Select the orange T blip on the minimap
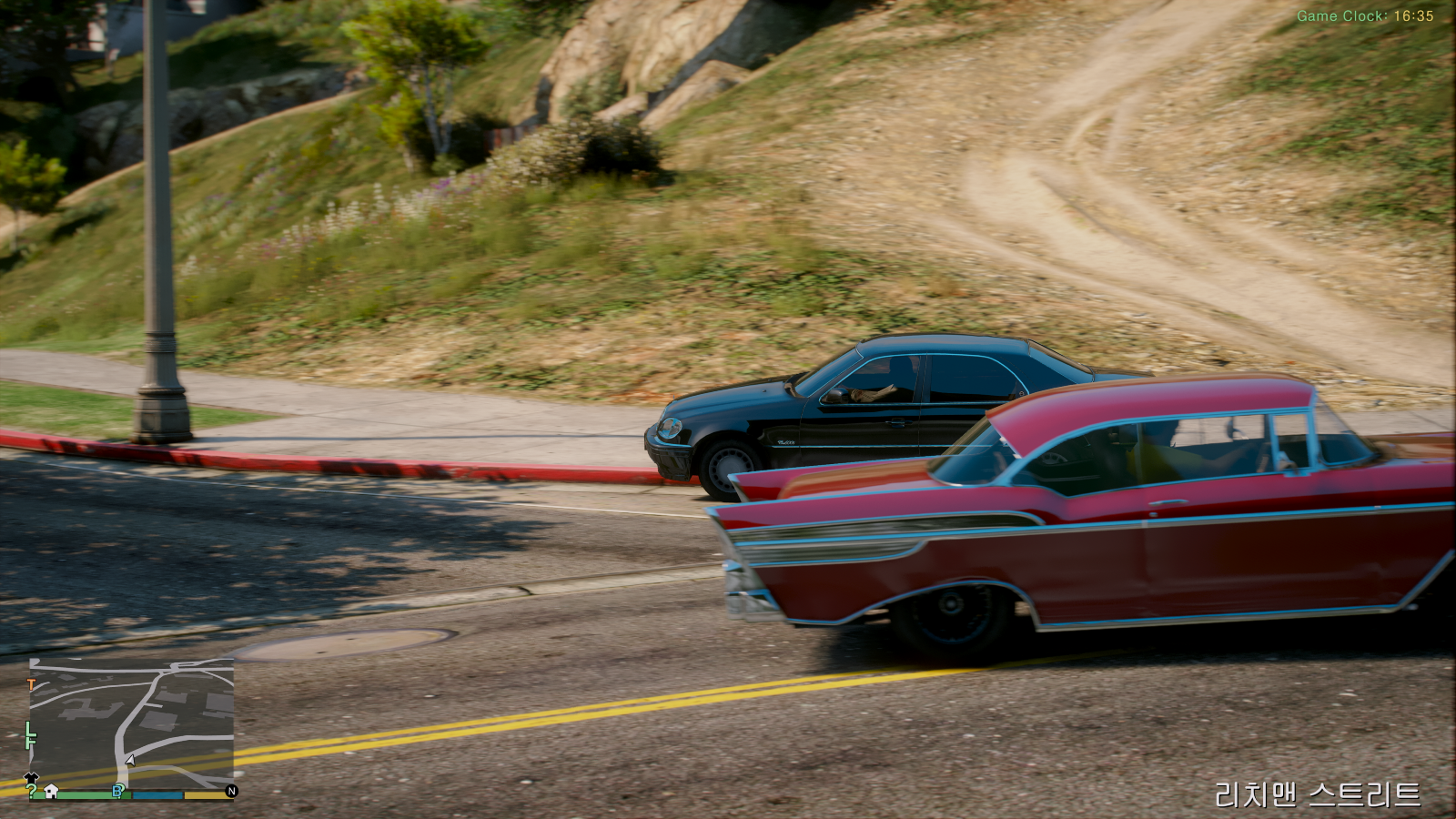Viewport: 1456px width, 819px height. pyautogui.click(x=32, y=683)
